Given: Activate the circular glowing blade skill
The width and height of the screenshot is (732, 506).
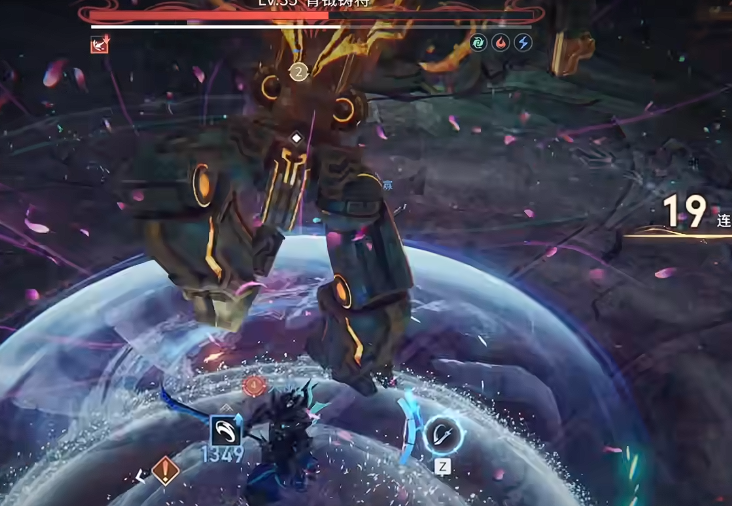Looking at the screenshot, I should pos(441,435).
